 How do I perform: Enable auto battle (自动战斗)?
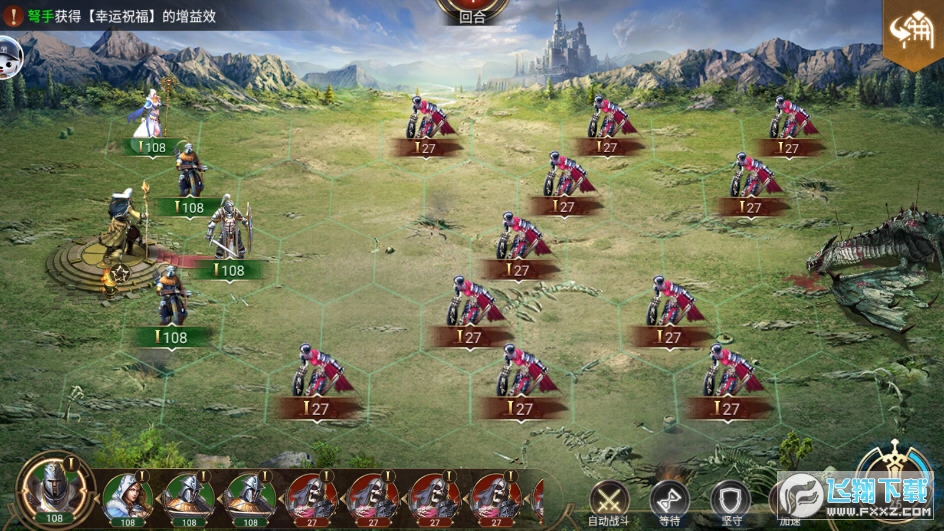pyautogui.click(x=609, y=498)
